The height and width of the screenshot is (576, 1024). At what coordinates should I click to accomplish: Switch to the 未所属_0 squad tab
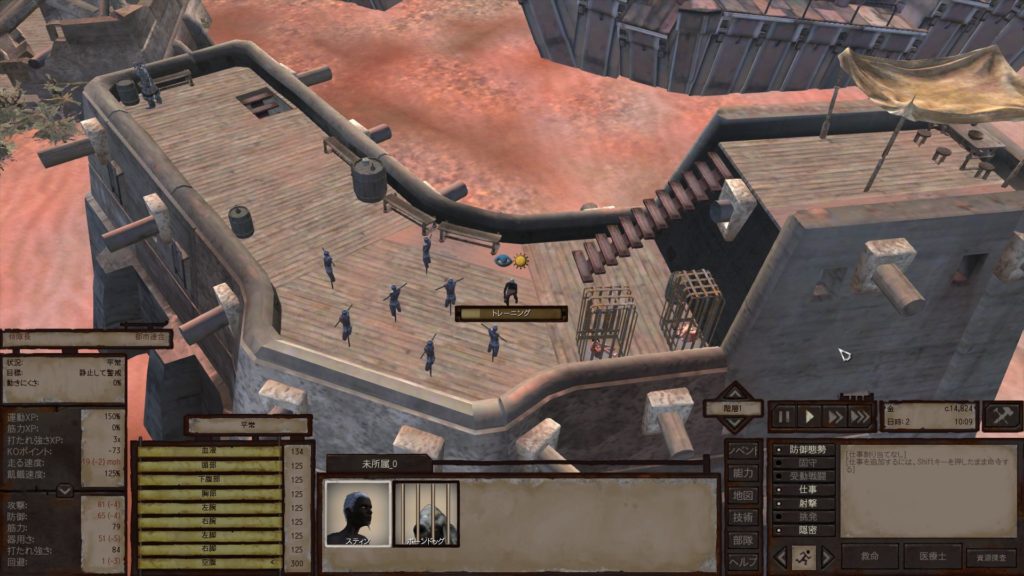pyautogui.click(x=379, y=464)
